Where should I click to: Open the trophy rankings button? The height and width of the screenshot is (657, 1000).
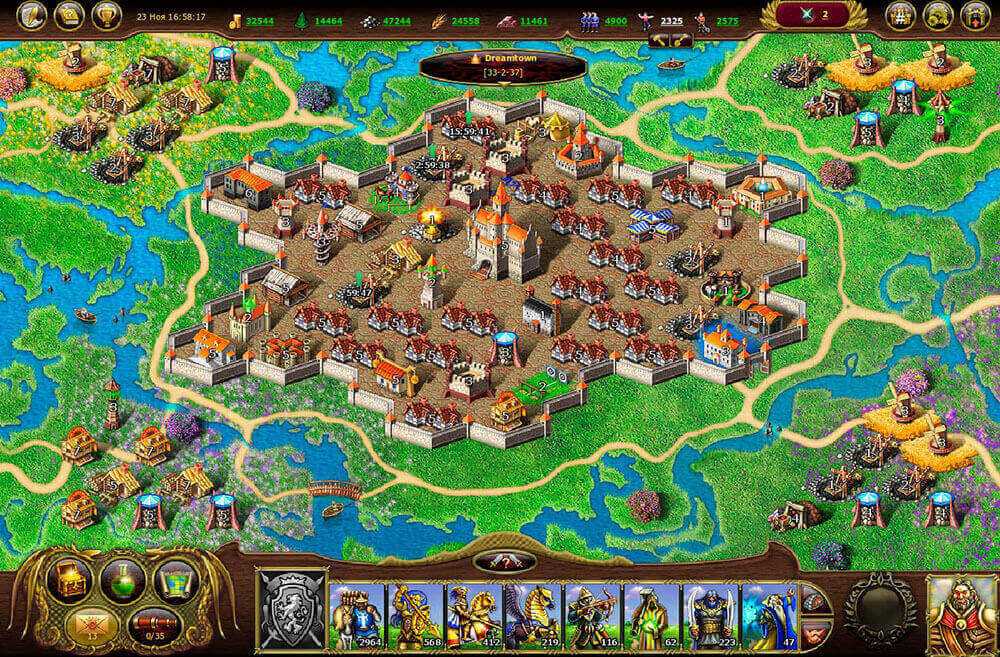[106, 15]
